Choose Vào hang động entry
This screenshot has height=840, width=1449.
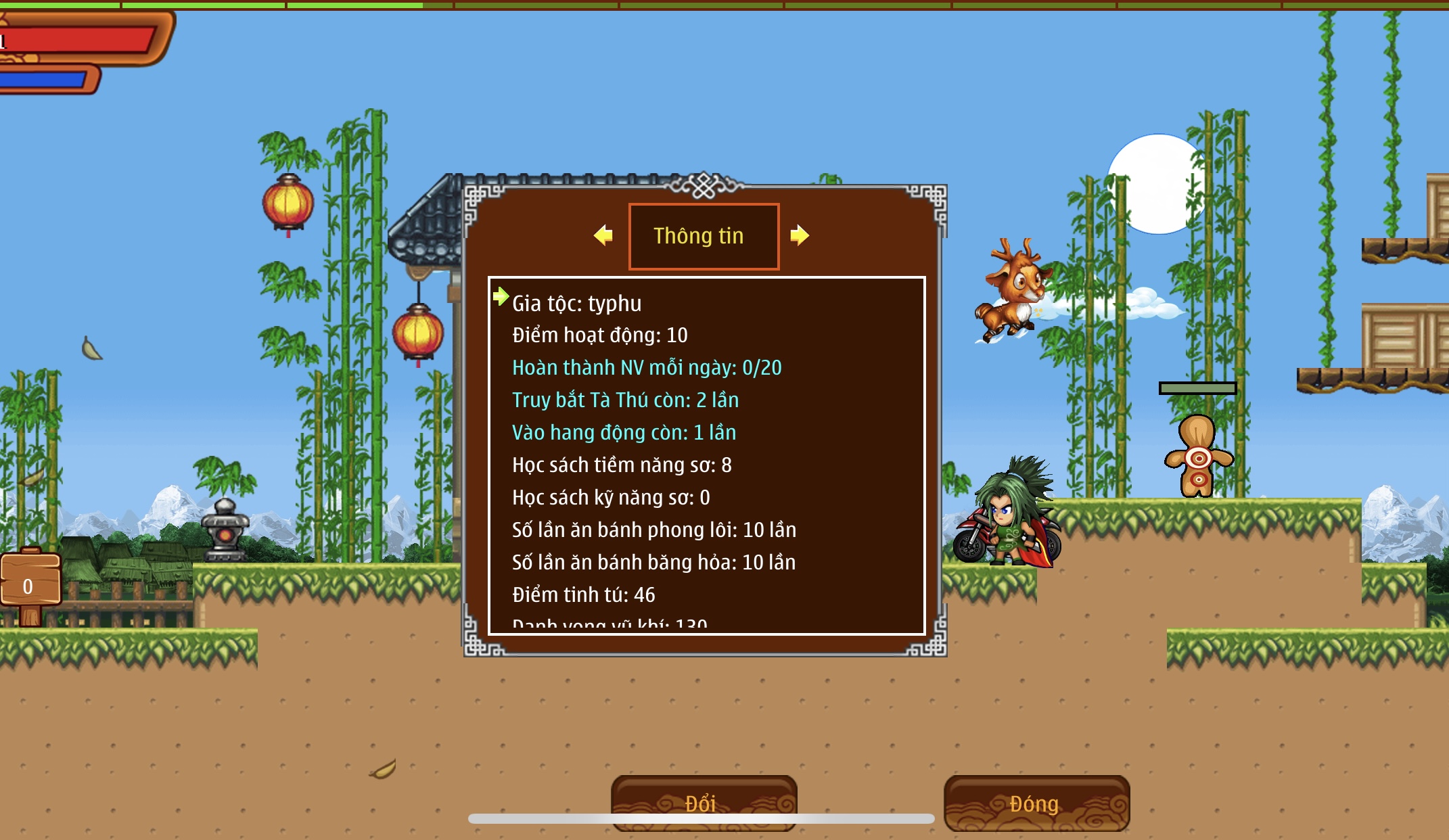(624, 433)
